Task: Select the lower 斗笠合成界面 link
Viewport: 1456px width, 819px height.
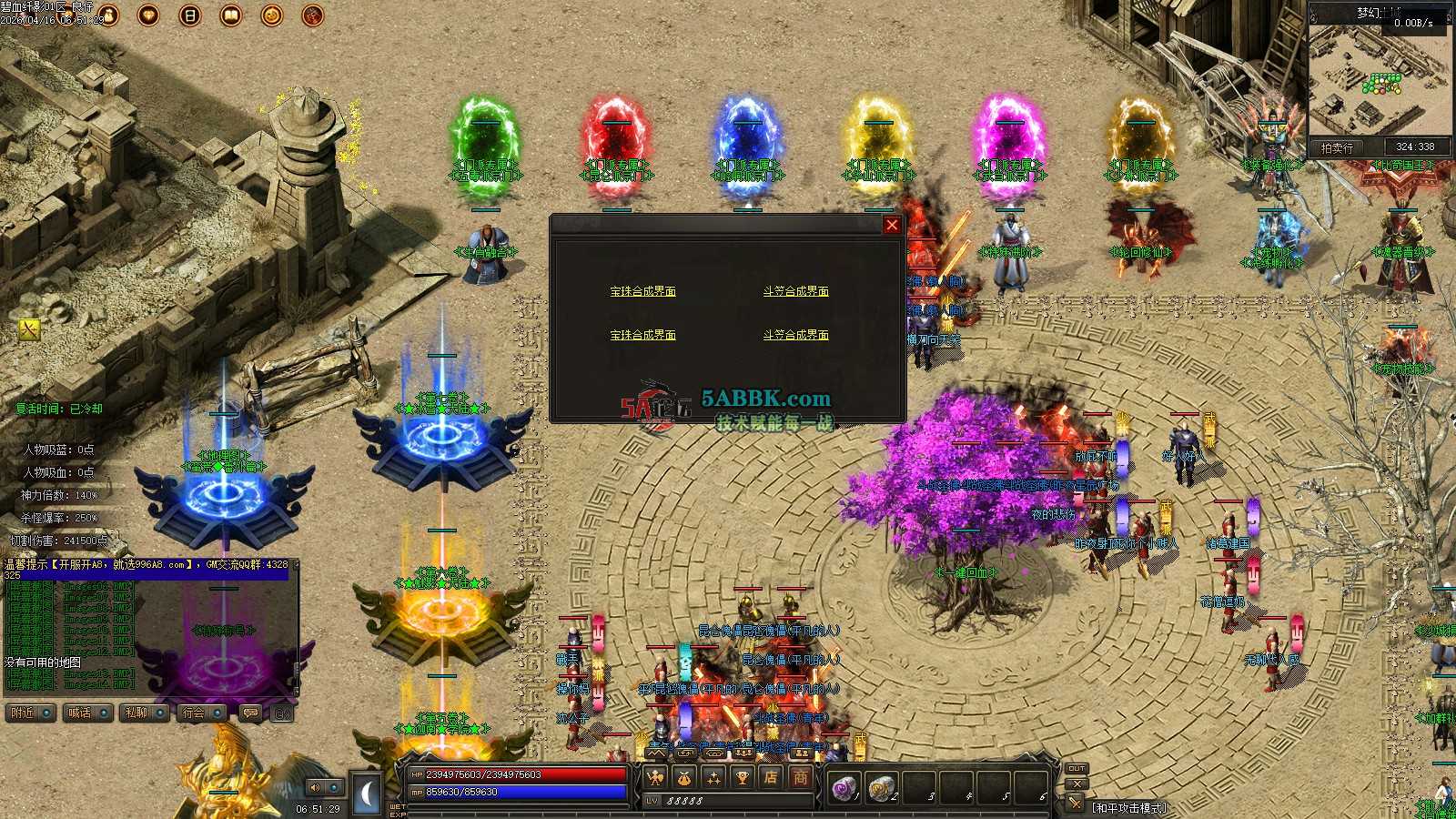Action: [795, 335]
